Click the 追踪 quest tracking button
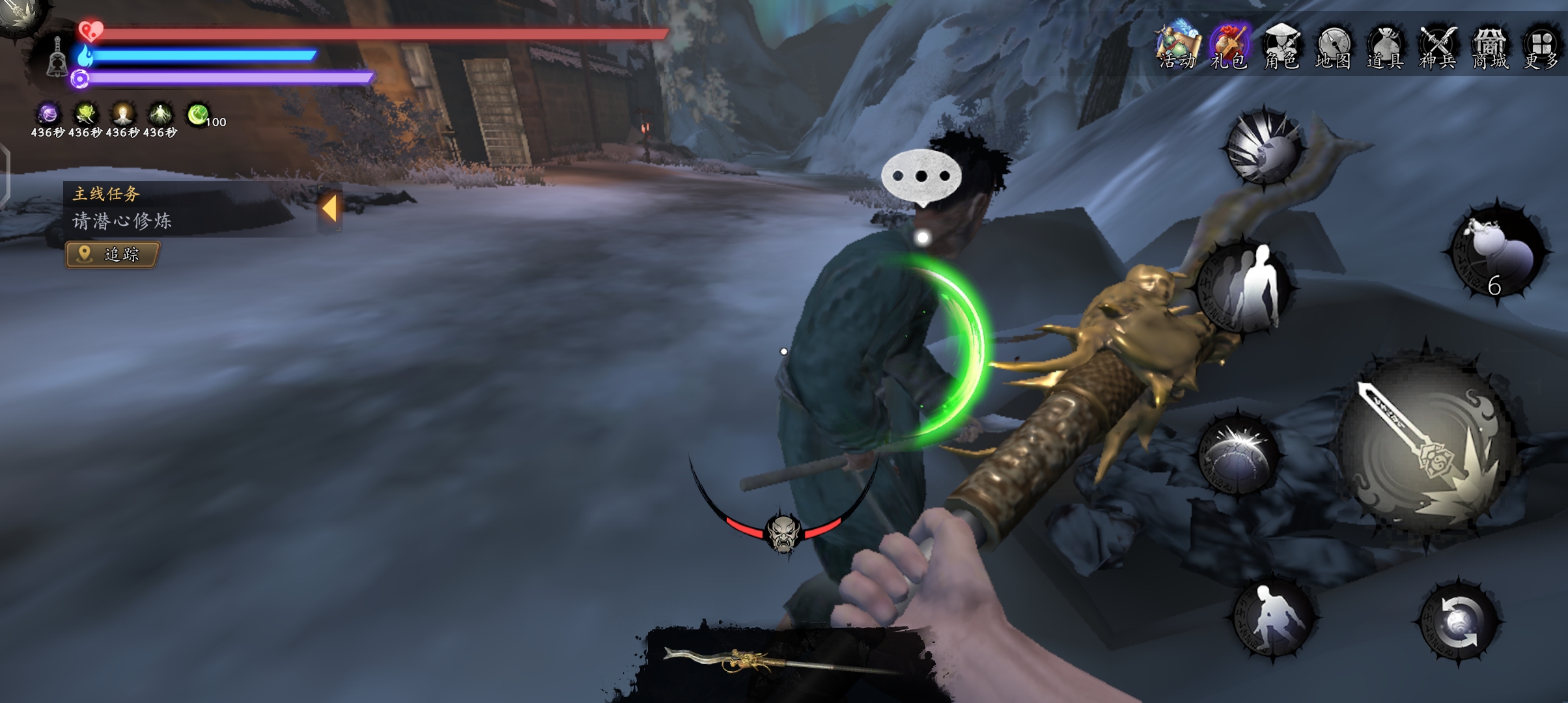1568x703 pixels. pos(112,255)
